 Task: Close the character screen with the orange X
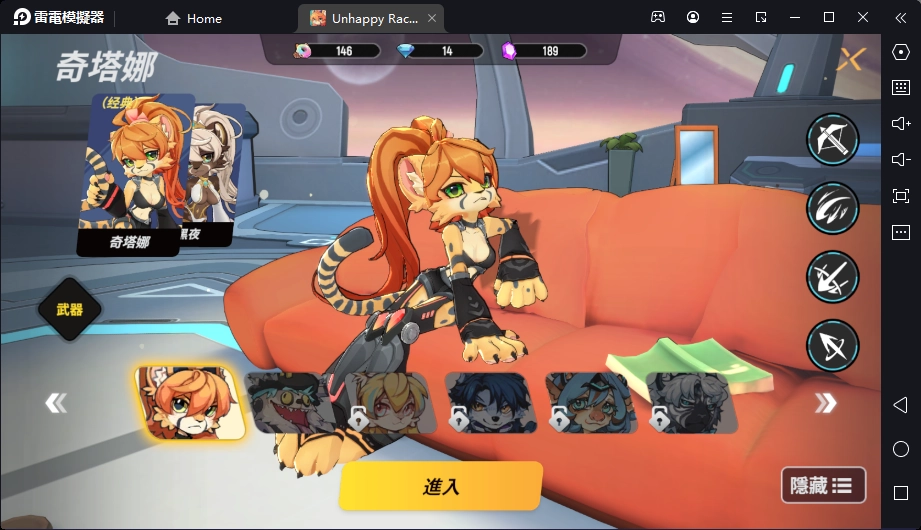(x=850, y=60)
